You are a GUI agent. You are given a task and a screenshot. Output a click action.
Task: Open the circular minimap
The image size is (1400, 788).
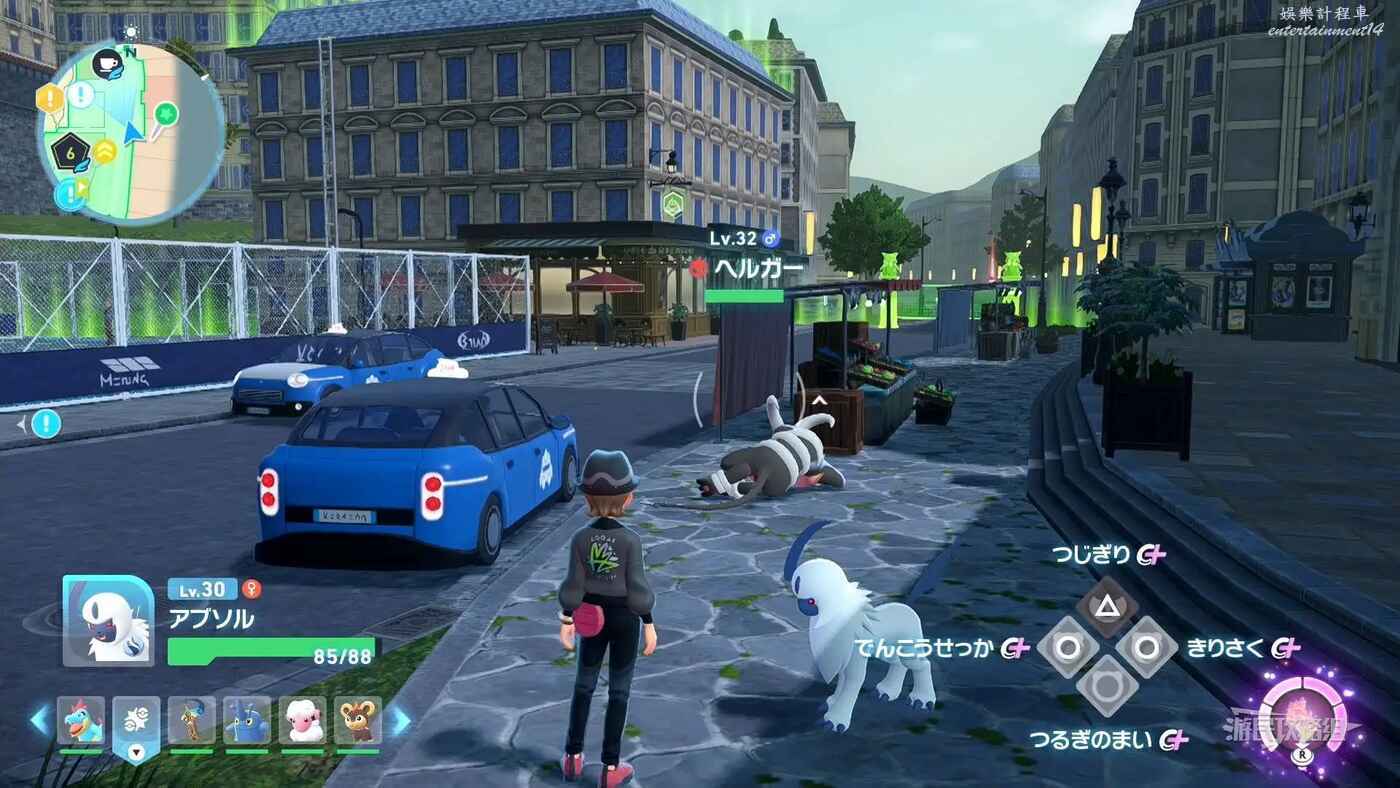coord(130,130)
